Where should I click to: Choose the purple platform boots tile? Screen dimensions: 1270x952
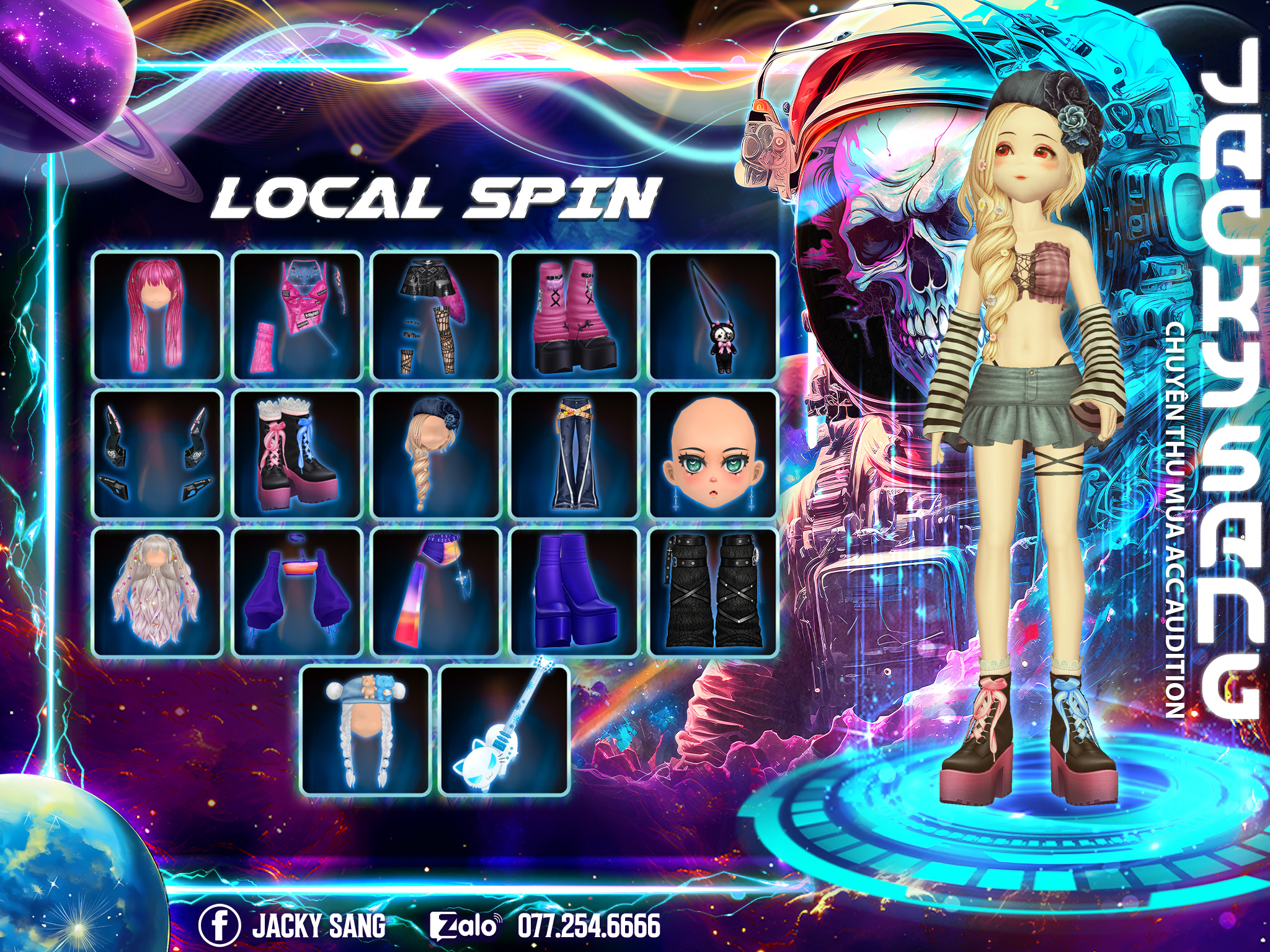[x=575, y=593]
